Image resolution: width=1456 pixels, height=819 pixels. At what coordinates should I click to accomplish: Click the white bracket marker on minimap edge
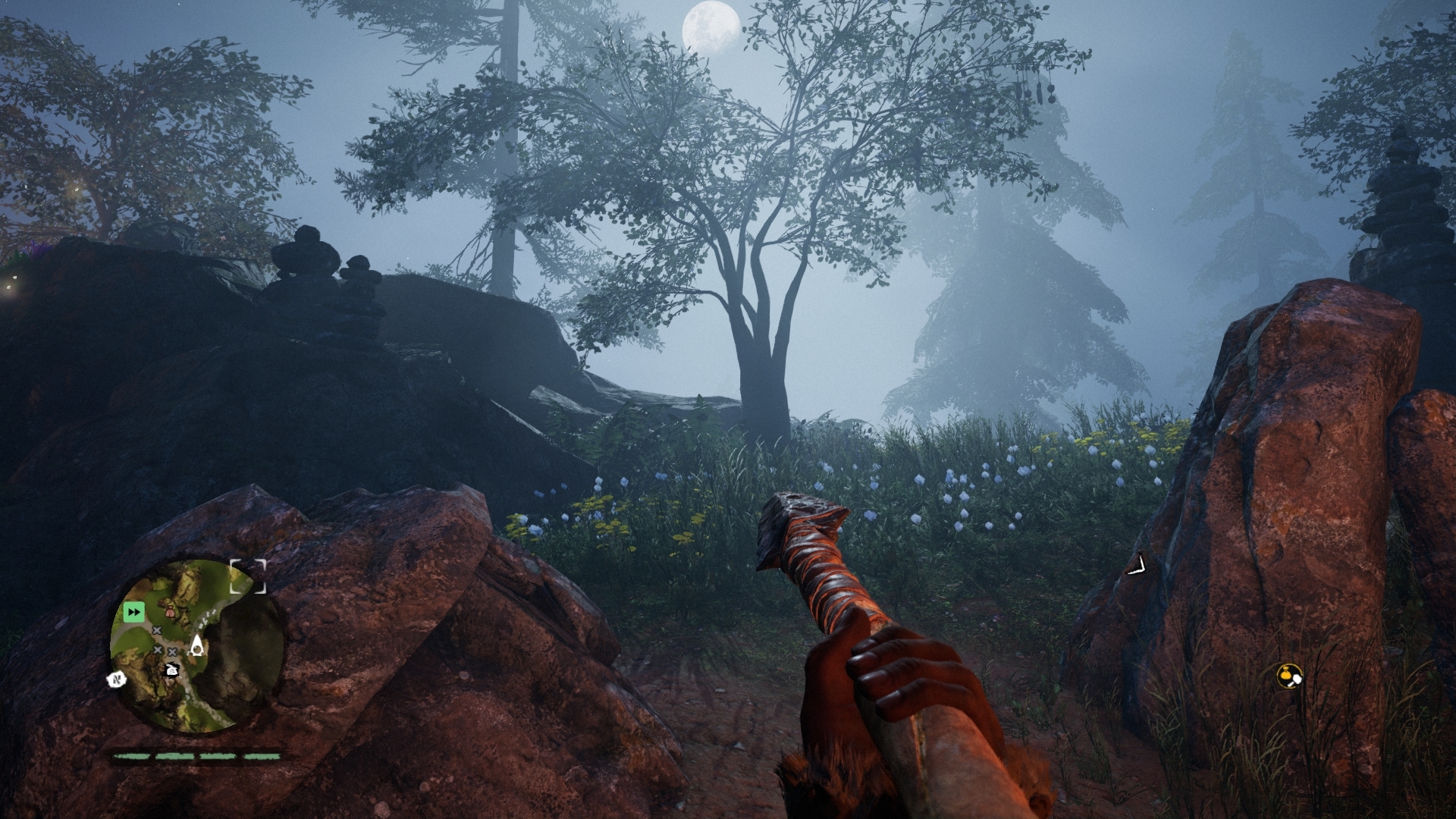249,576
